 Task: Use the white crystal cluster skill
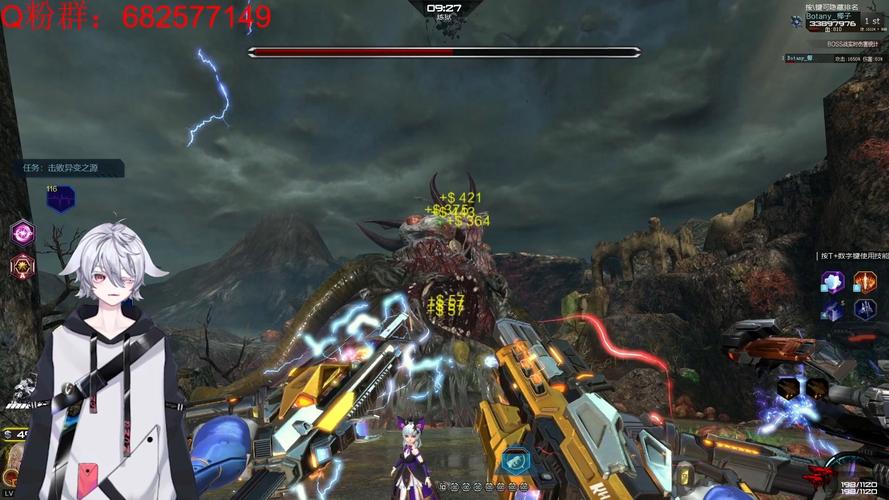point(833,282)
